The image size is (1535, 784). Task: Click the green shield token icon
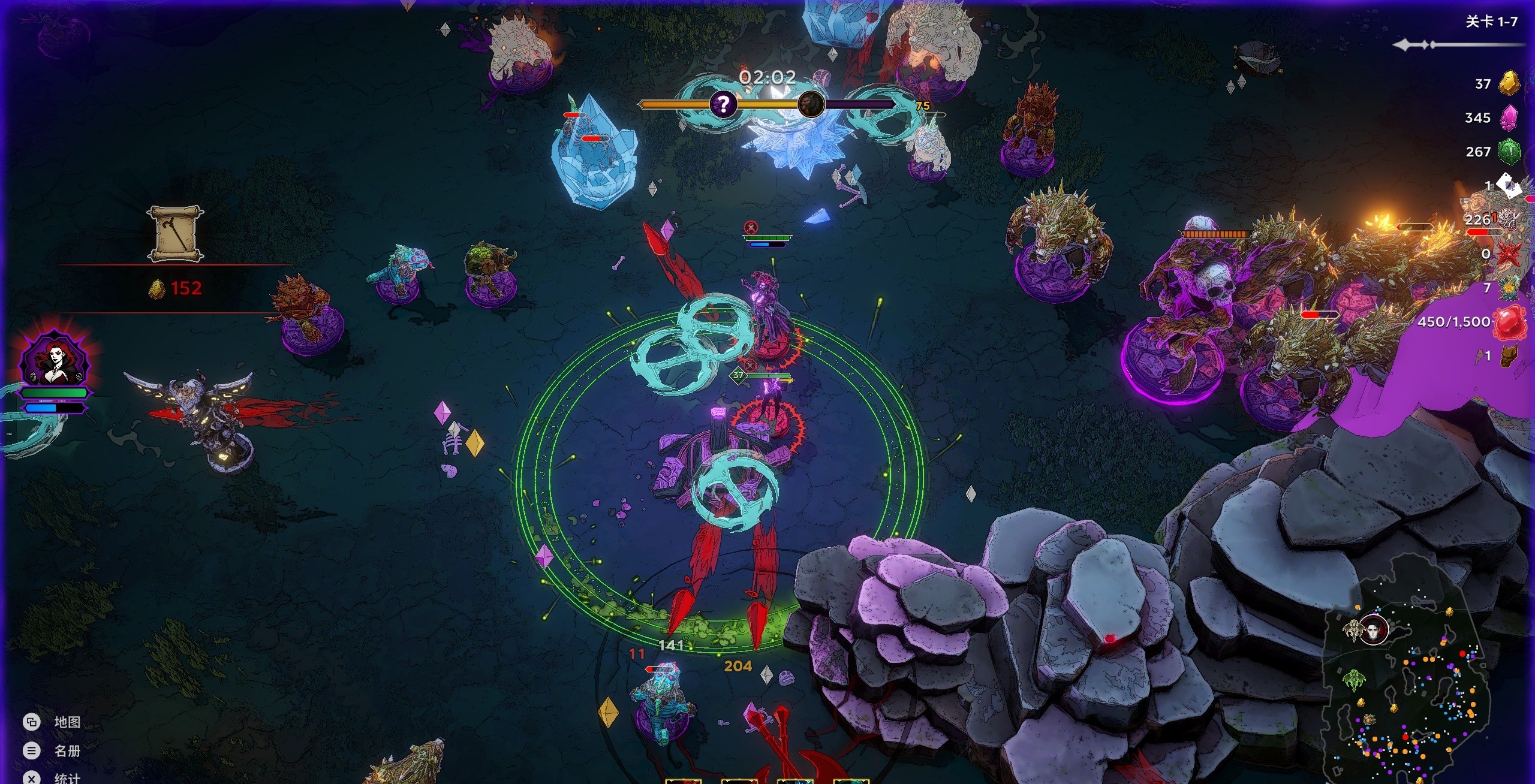(1509, 152)
